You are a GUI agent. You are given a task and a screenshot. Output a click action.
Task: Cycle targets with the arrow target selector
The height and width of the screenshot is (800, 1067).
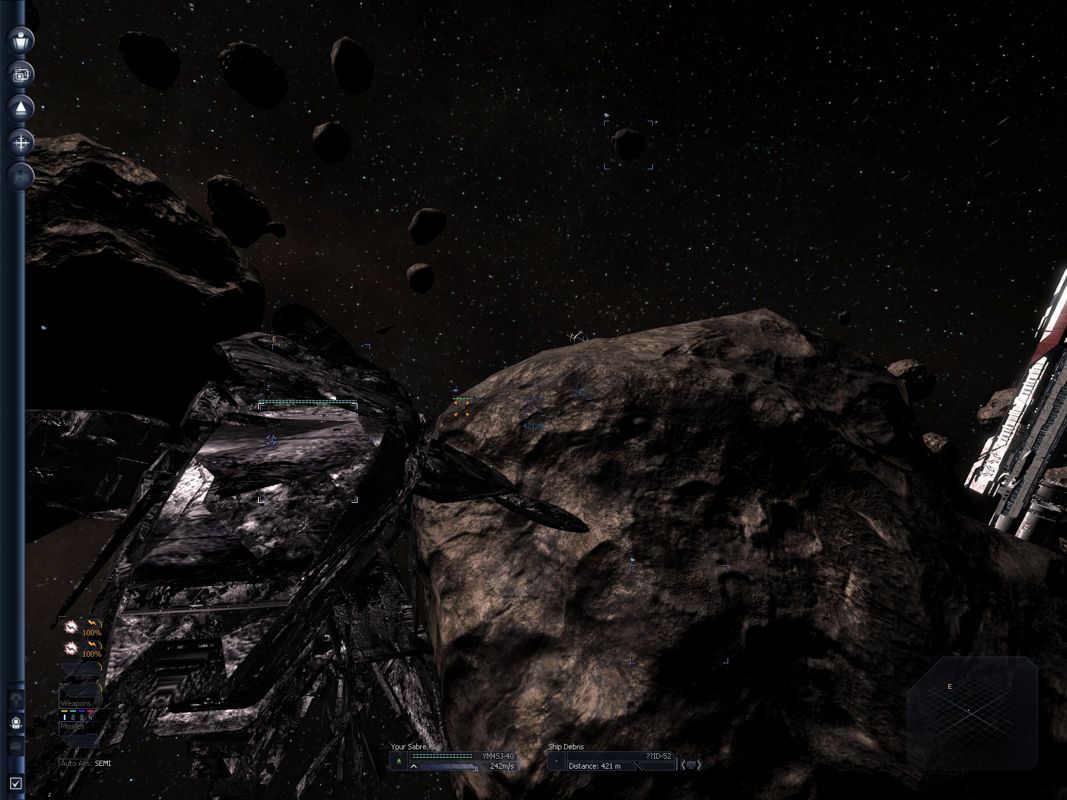pyautogui.click(x=691, y=765)
